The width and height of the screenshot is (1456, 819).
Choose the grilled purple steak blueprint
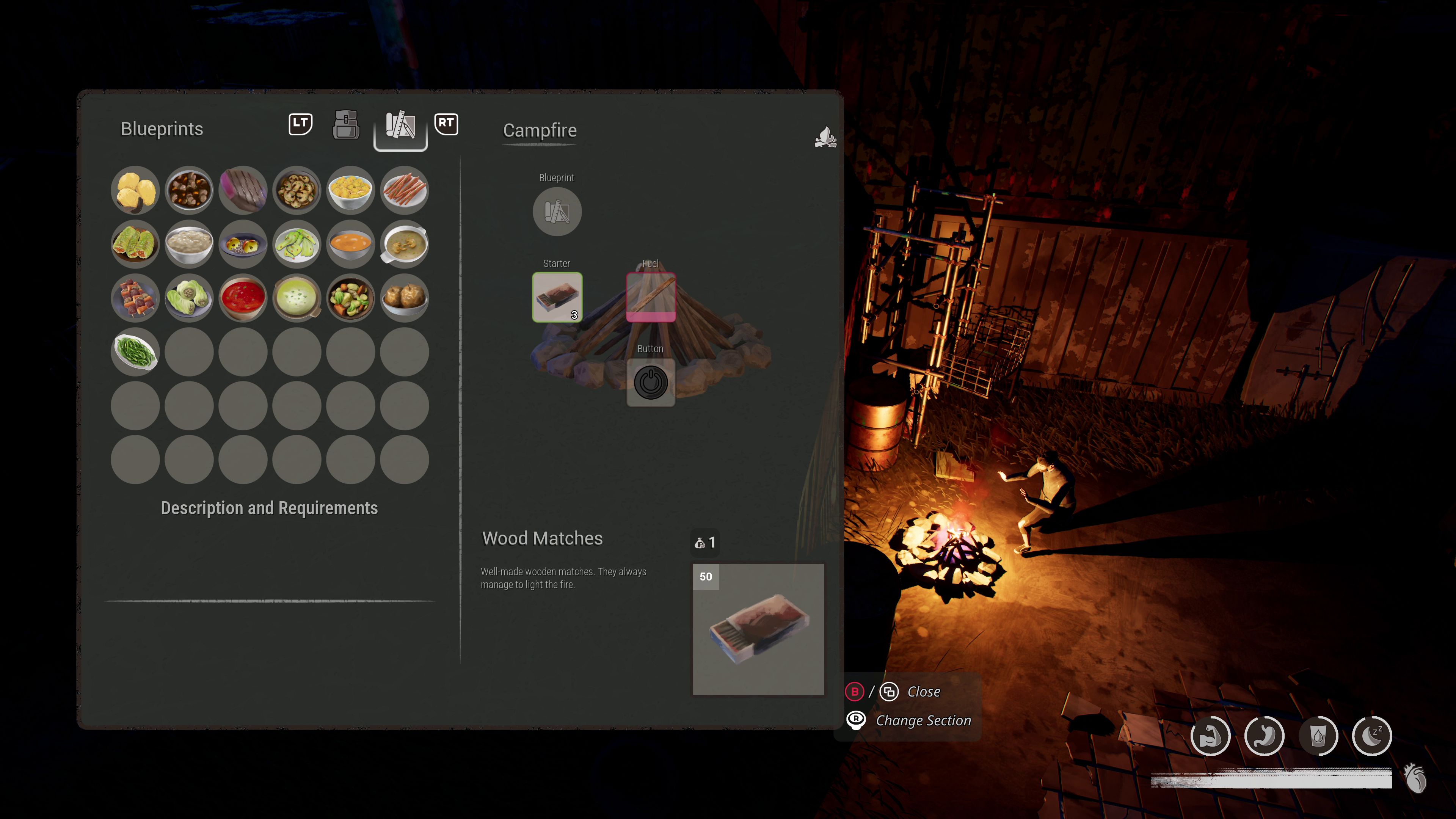pos(243,190)
